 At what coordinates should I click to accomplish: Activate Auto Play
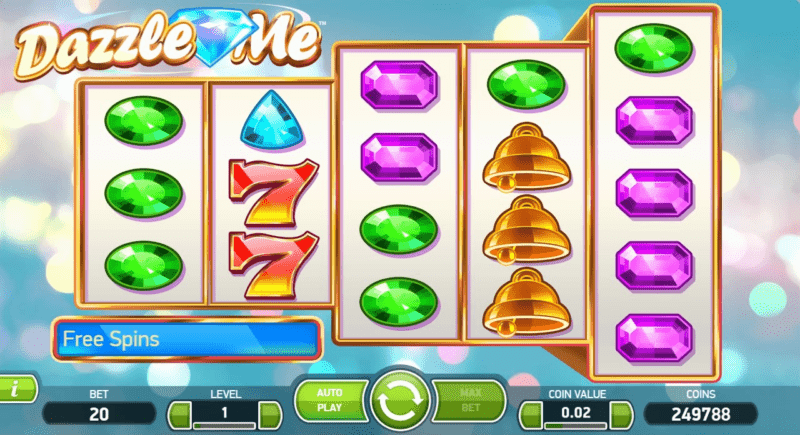(x=329, y=401)
